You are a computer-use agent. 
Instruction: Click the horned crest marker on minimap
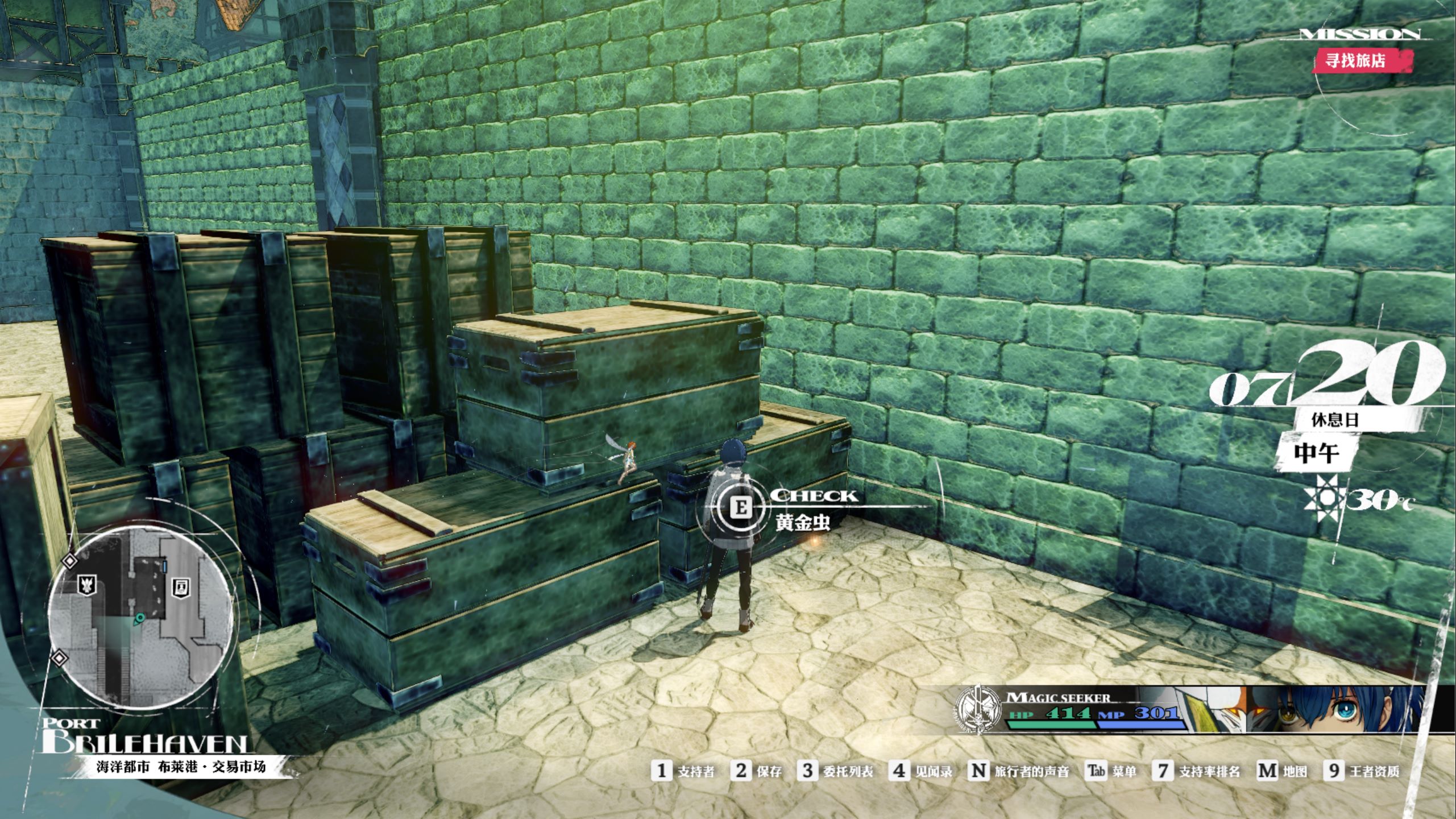tap(87, 584)
